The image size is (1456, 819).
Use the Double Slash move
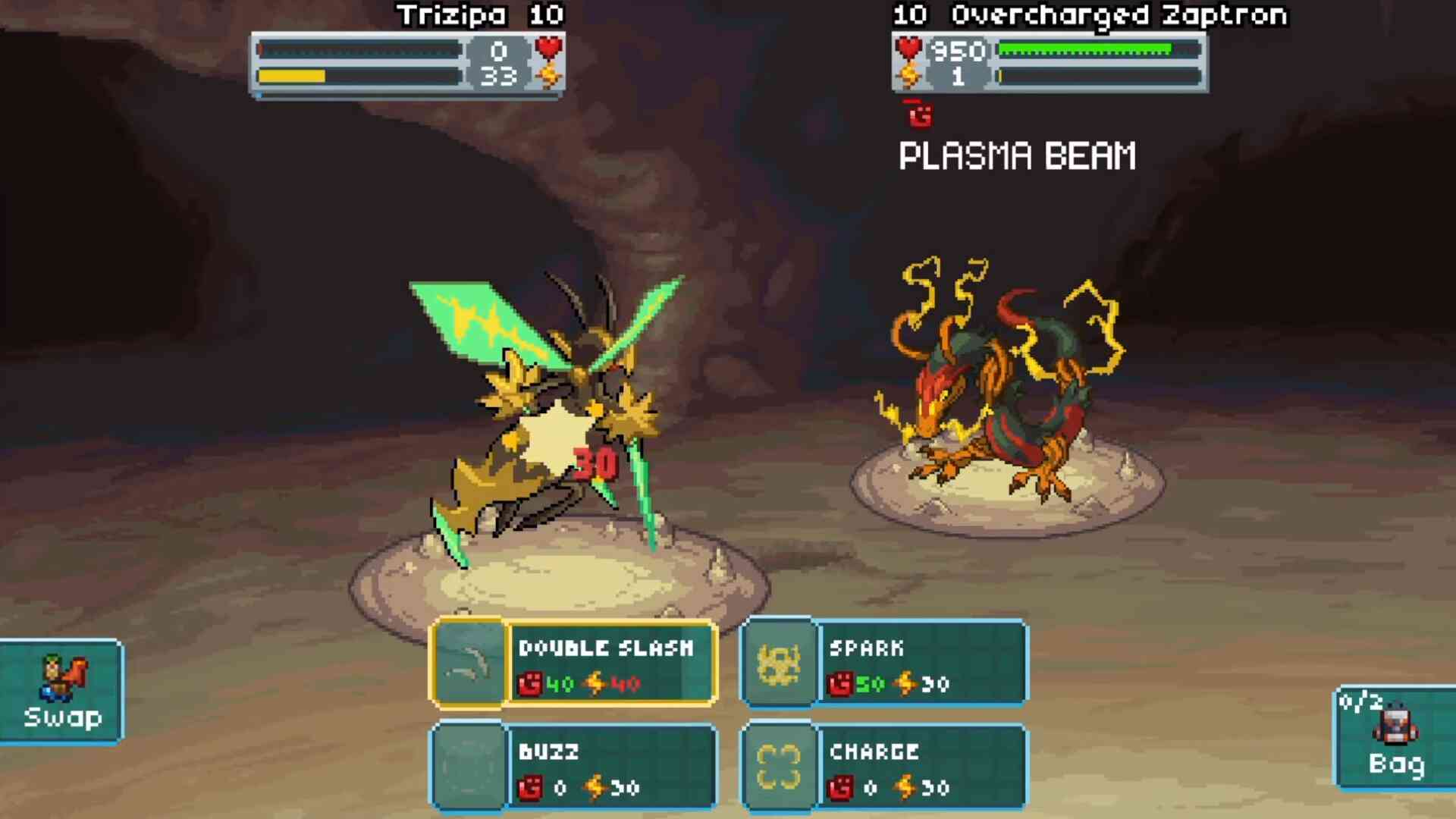point(573,664)
